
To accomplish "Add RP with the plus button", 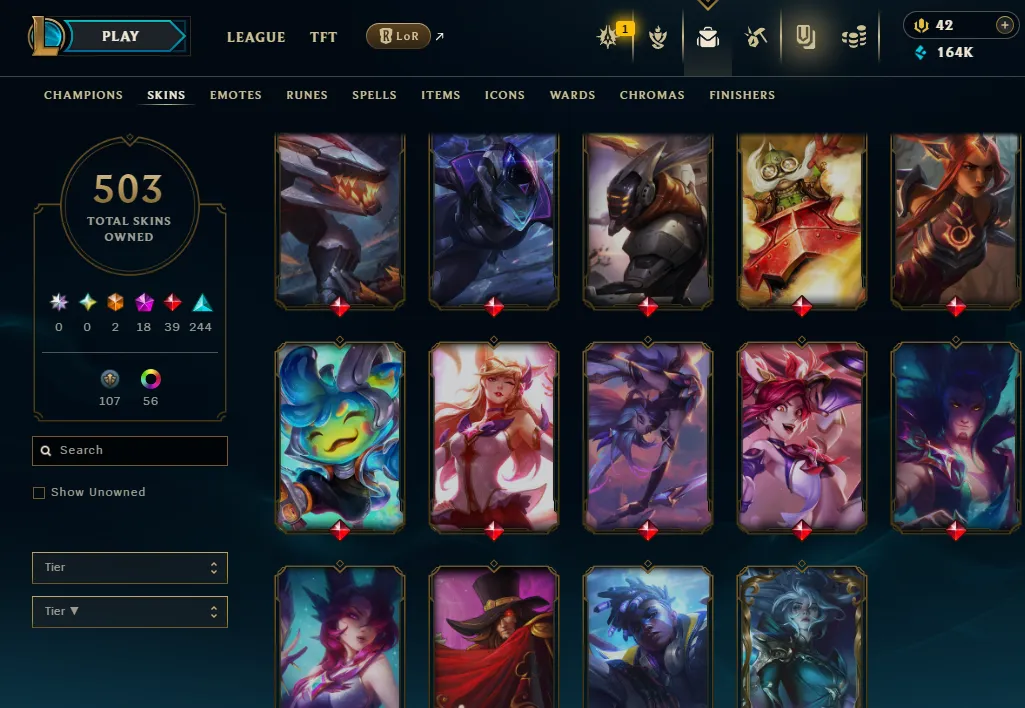I will (1004, 25).
